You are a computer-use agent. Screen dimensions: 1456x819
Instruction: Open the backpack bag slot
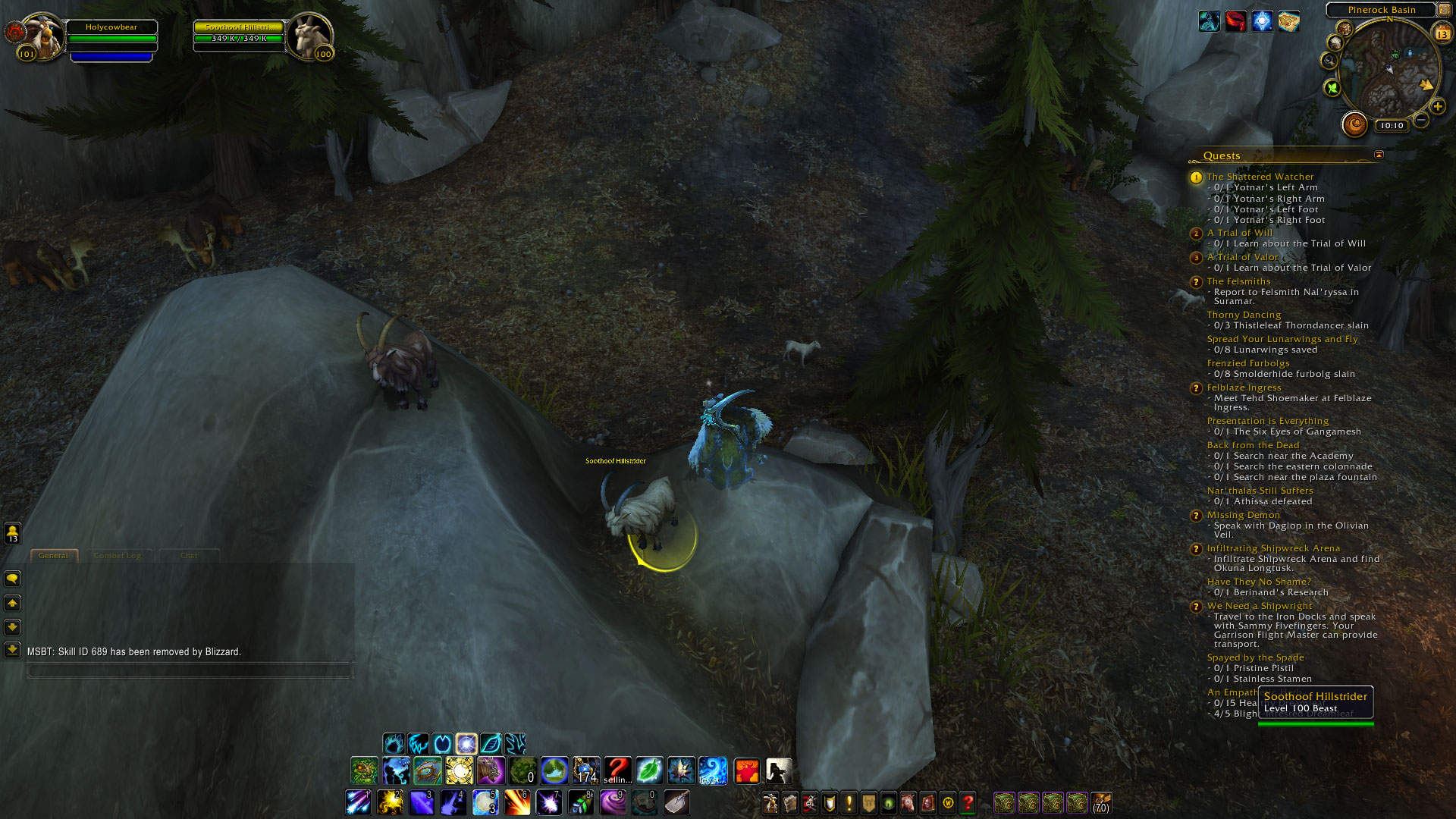click(1101, 802)
